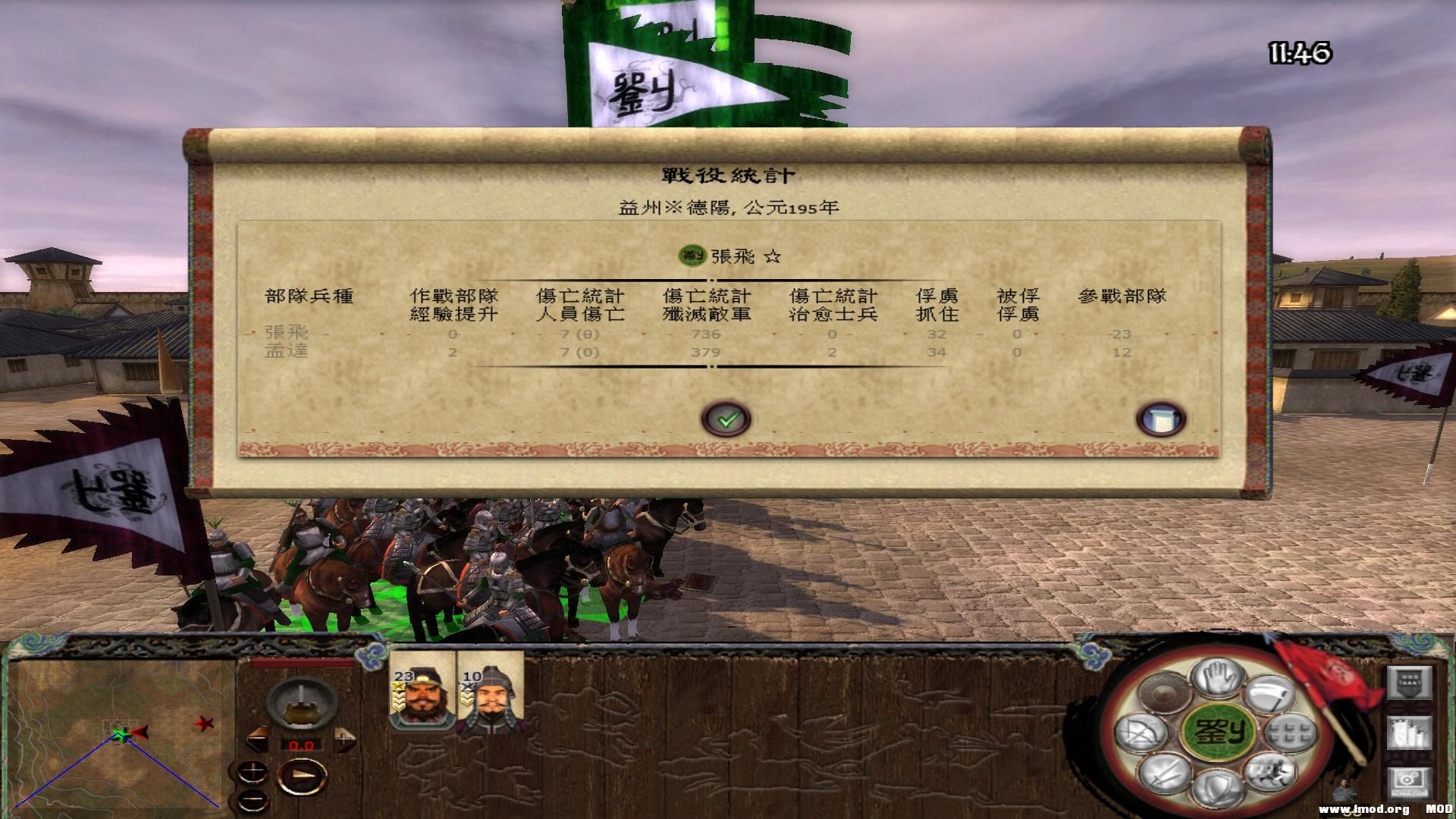Expand camera height with plus control
1456x819 pixels.
pos(254,772)
